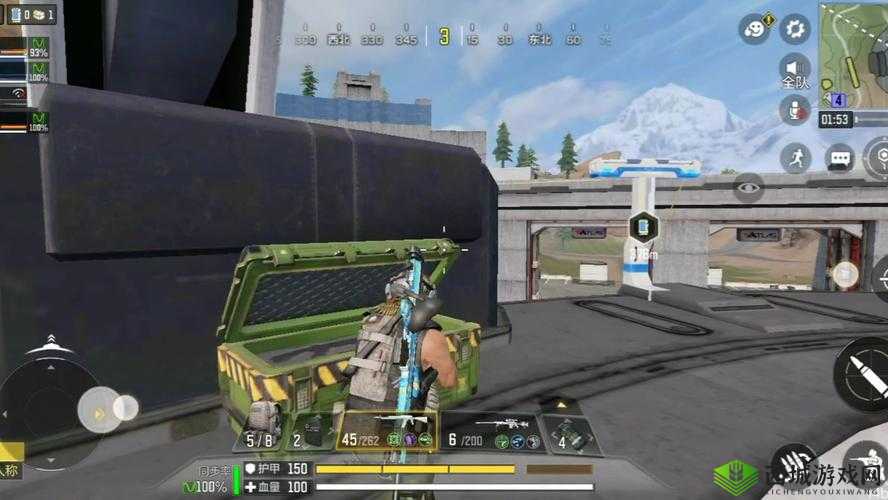Toggle the microphone voice chat button
Screen dimensions: 888x500
tap(795, 110)
